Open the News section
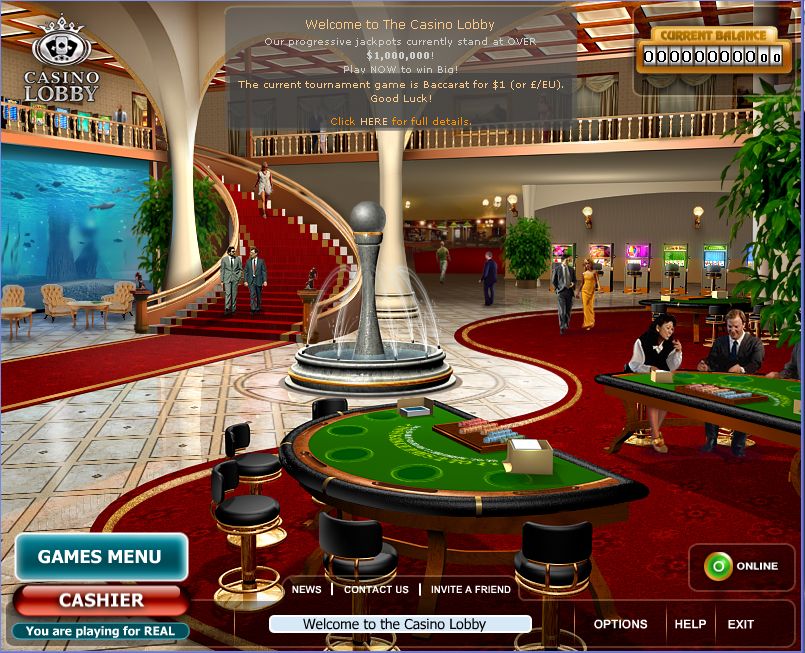Viewport: 805px width, 653px height. (306, 590)
